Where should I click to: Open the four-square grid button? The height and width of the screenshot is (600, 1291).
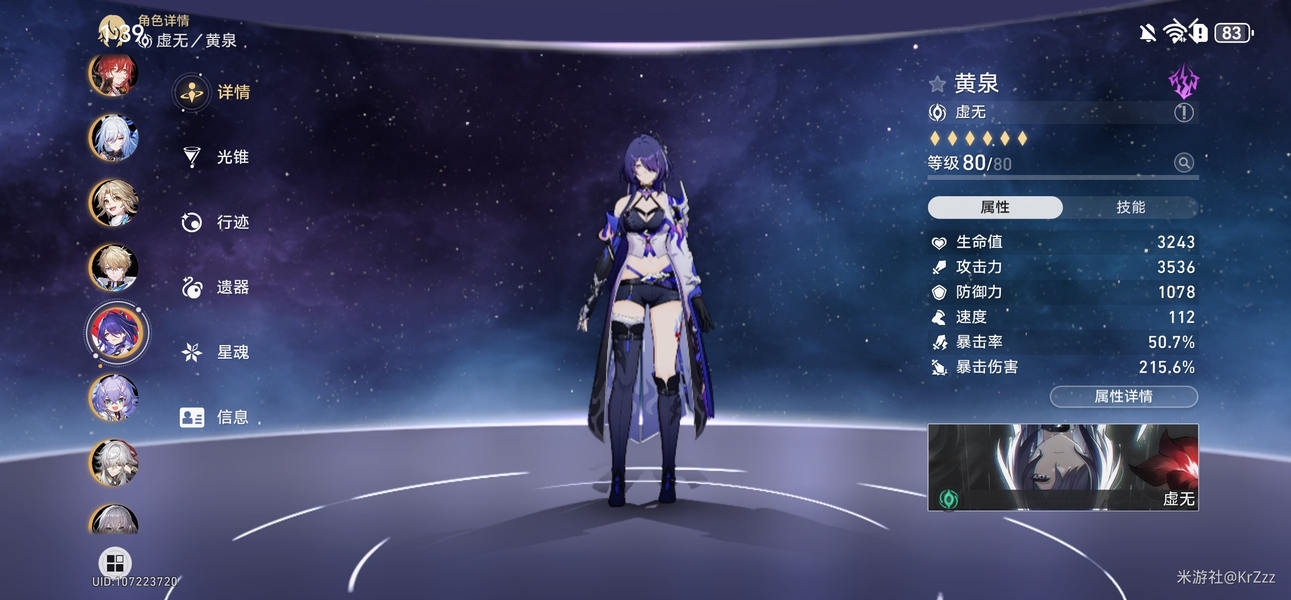[115, 563]
